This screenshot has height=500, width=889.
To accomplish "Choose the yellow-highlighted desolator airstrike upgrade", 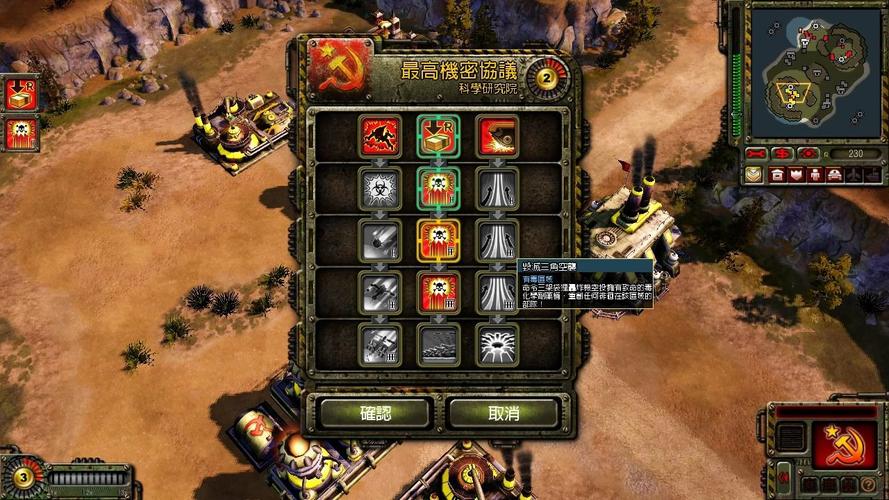I will pyautogui.click(x=438, y=240).
